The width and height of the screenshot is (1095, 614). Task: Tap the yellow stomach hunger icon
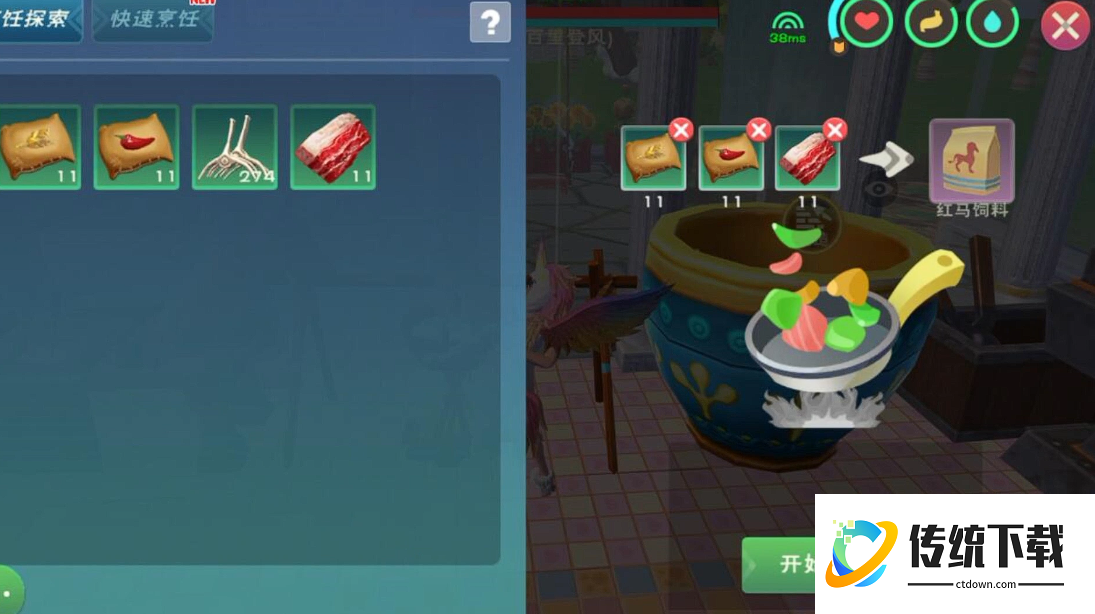[930, 24]
